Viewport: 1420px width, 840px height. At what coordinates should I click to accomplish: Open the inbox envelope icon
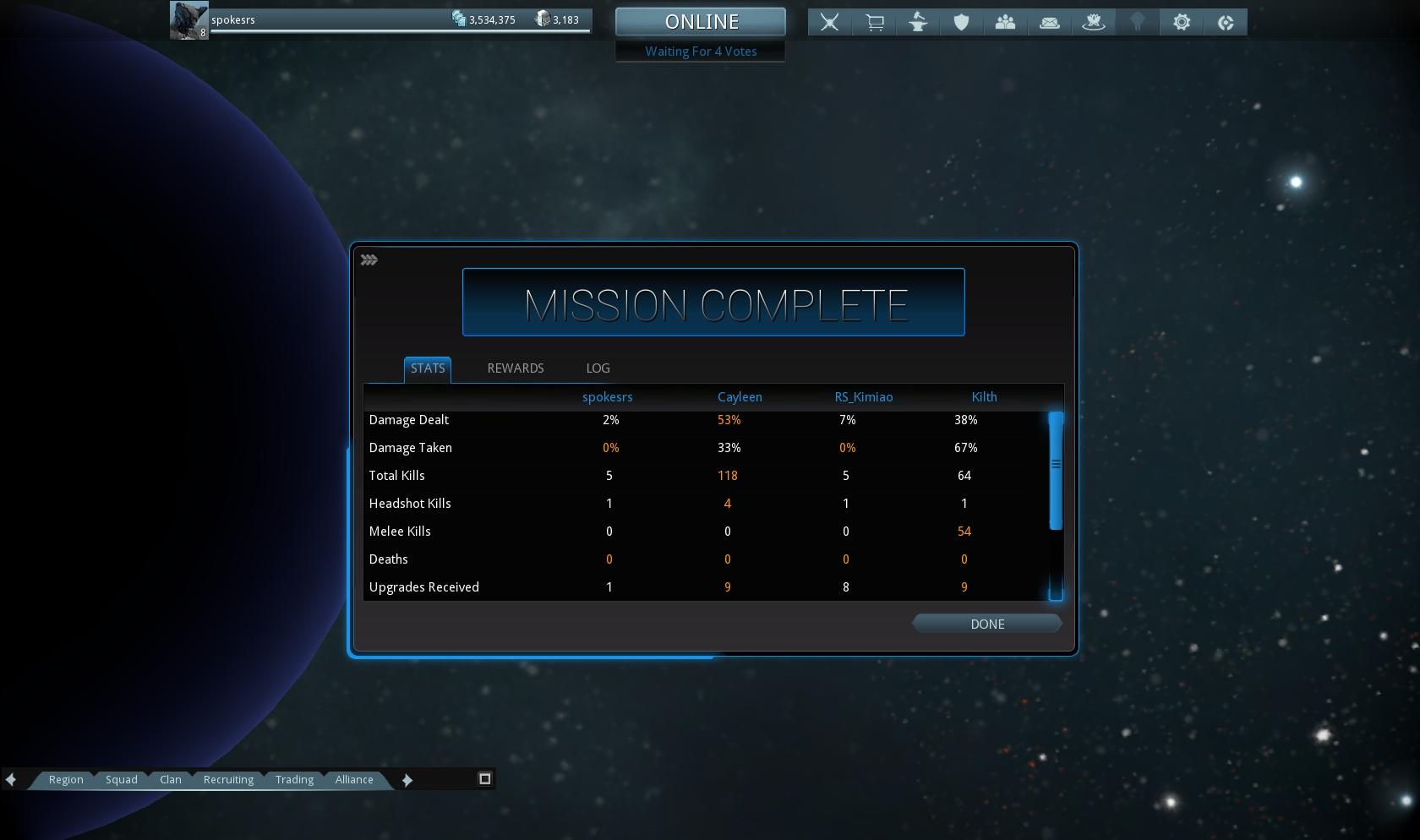(1049, 23)
